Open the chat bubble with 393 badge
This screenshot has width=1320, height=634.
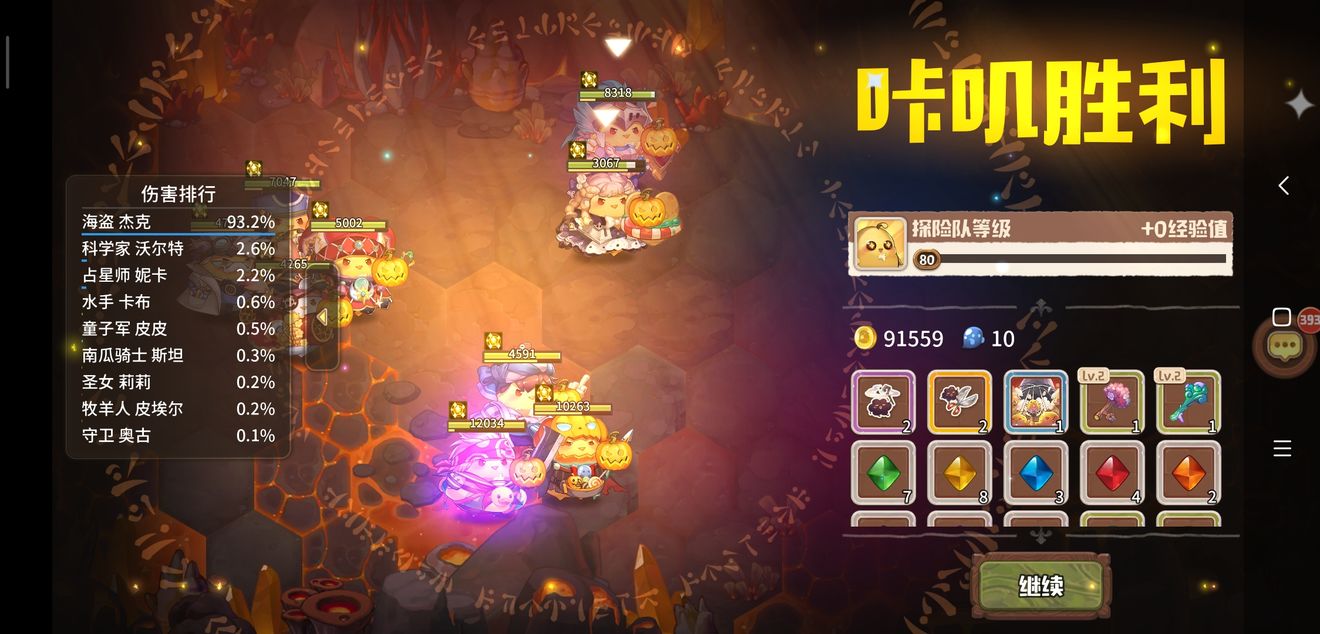pyautogui.click(x=1284, y=346)
